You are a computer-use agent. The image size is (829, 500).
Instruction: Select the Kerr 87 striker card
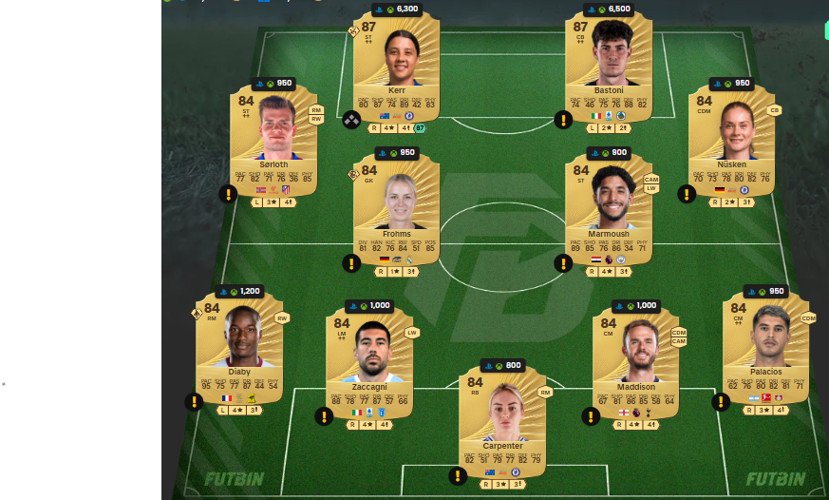click(x=396, y=65)
